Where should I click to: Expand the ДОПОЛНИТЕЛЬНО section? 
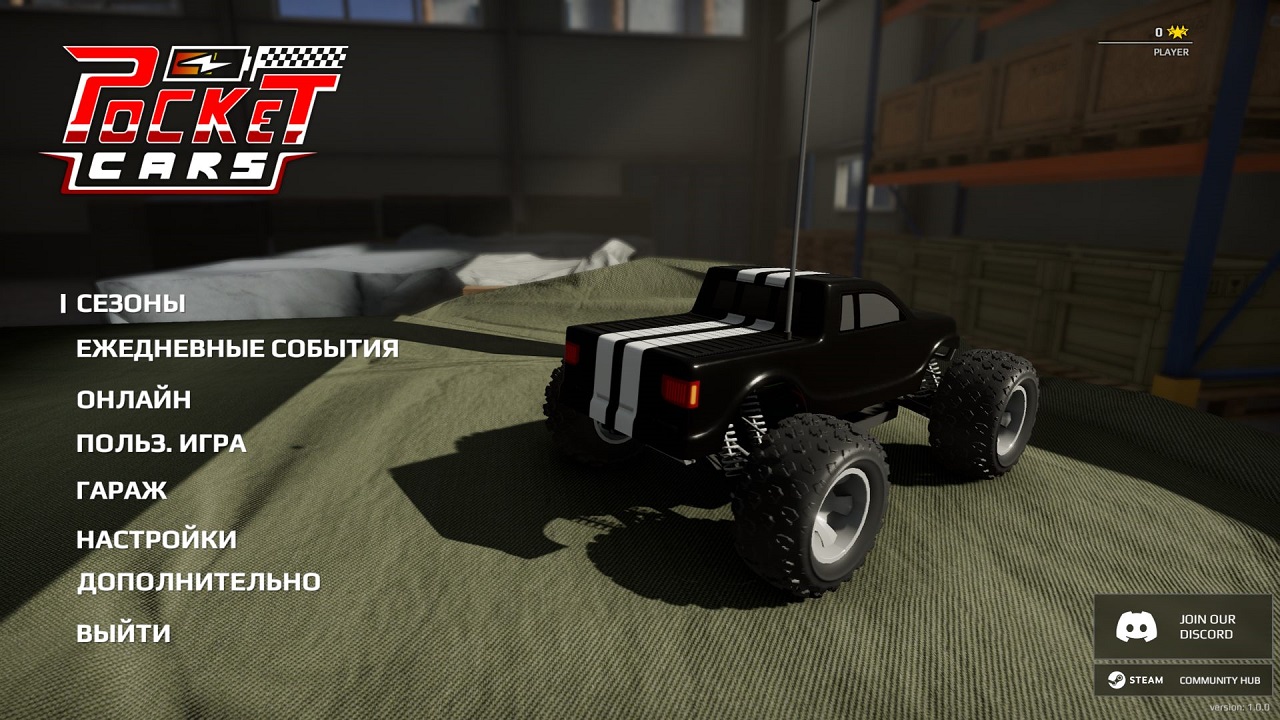(198, 581)
